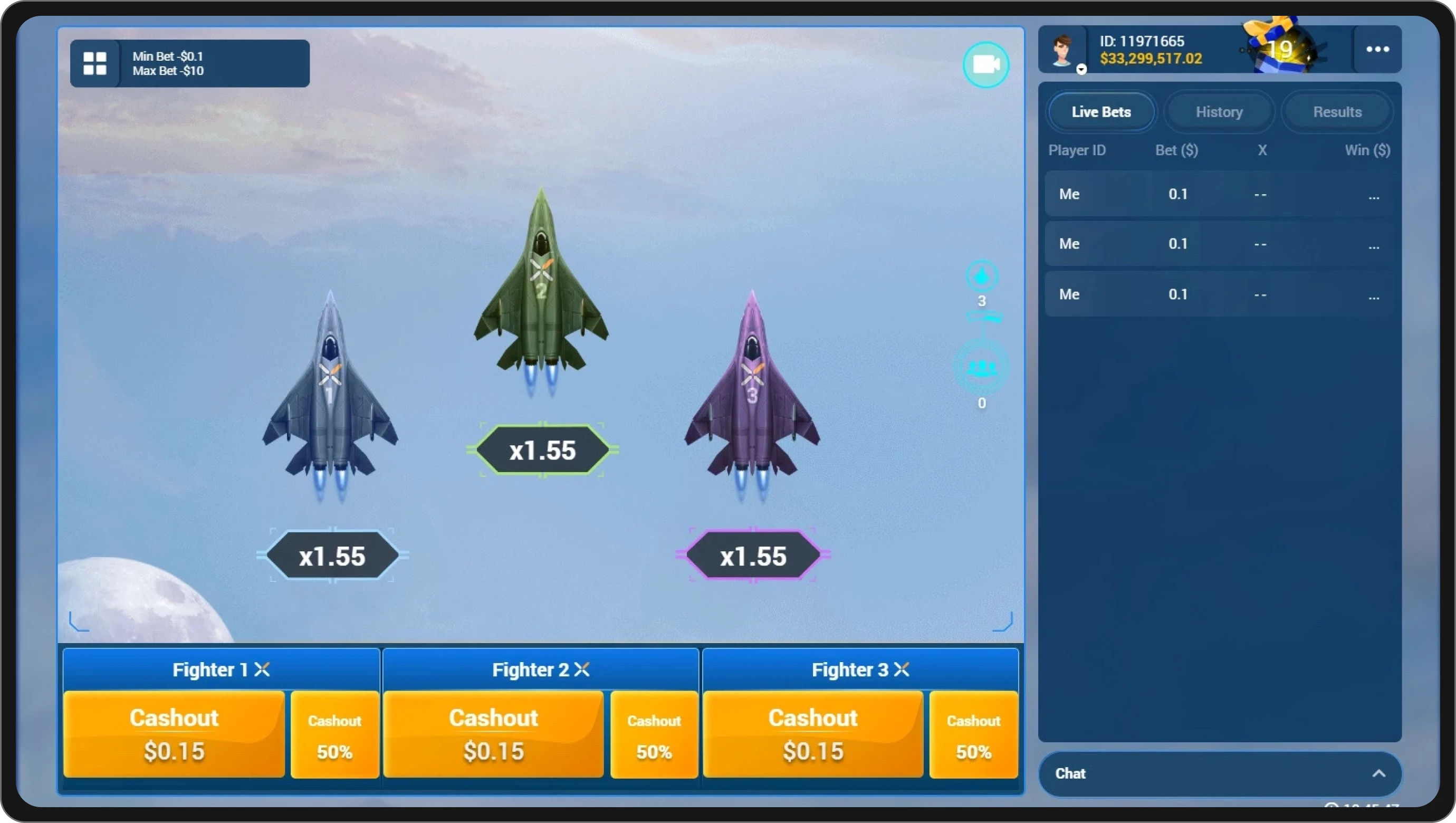
Task: Expand the dropdown arrow below the avatar
Action: click(1081, 70)
